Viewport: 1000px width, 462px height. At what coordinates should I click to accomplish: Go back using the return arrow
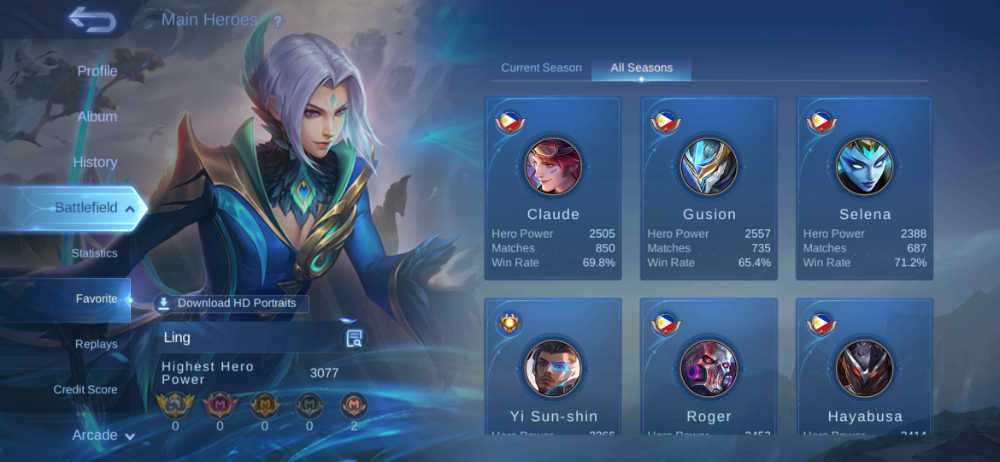click(92, 20)
